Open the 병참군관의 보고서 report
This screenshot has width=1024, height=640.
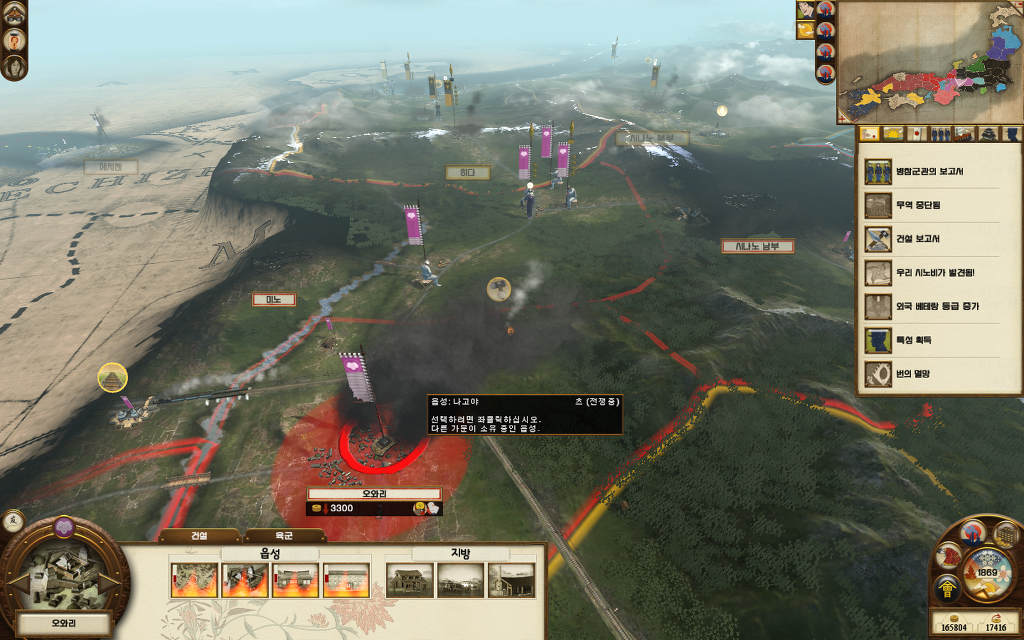pos(939,172)
